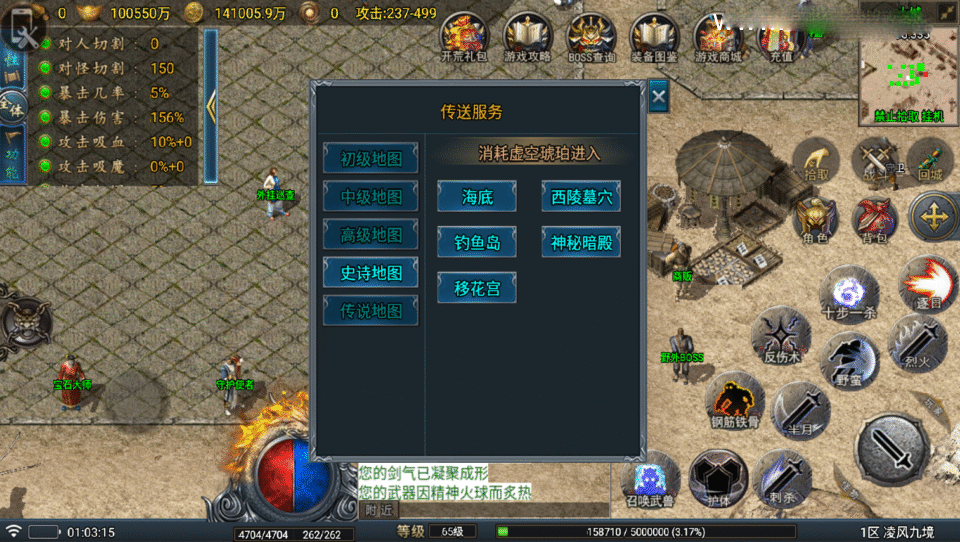
Task: Switch to the 初级地图 tab
Action: pyautogui.click(x=371, y=159)
